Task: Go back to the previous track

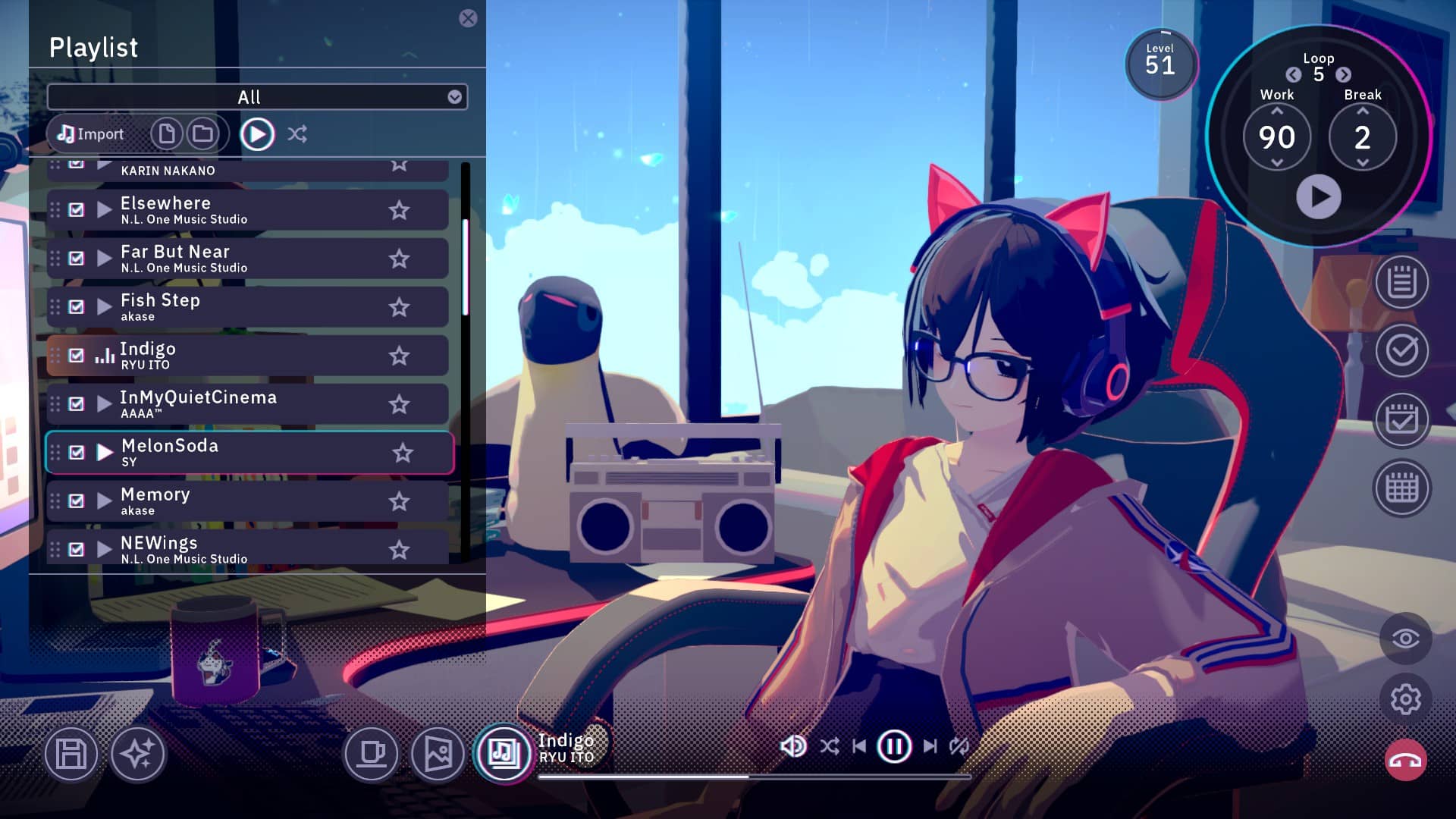Action: tap(859, 746)
